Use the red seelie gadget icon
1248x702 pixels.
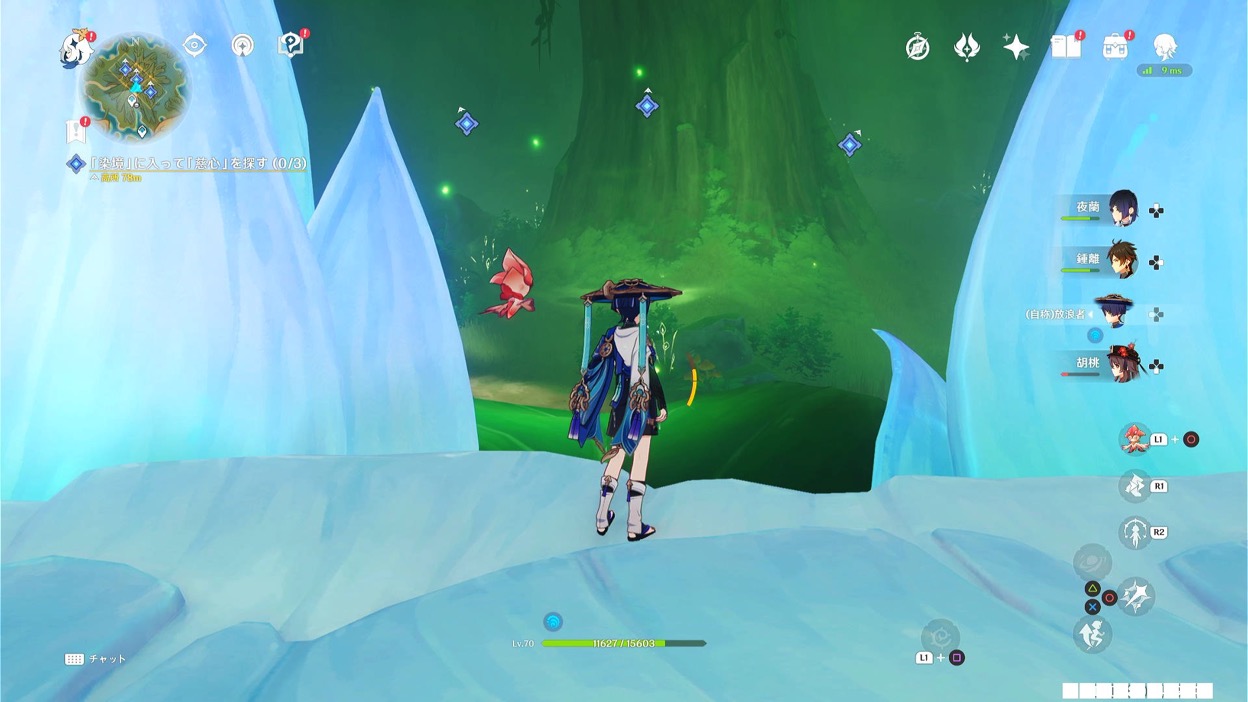pyautogui.click(x=1134, y=438)
